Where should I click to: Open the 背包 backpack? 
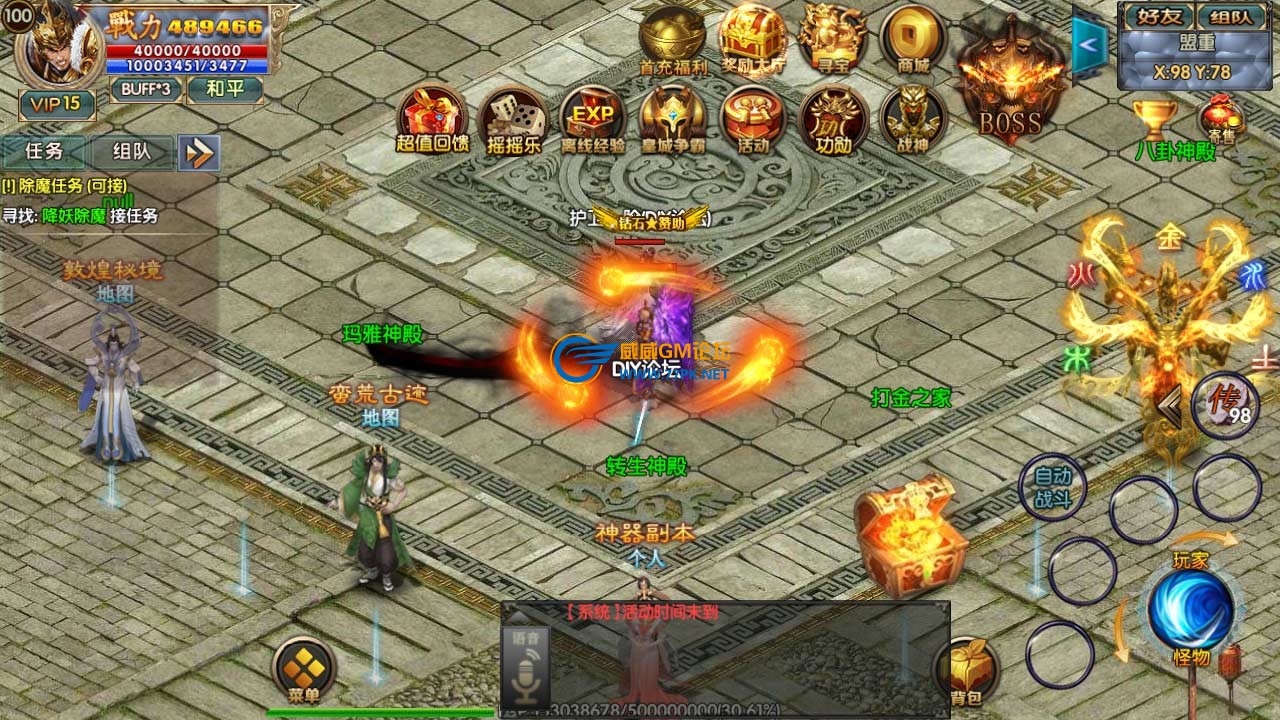pyautogui.click(x=966, y=672)
